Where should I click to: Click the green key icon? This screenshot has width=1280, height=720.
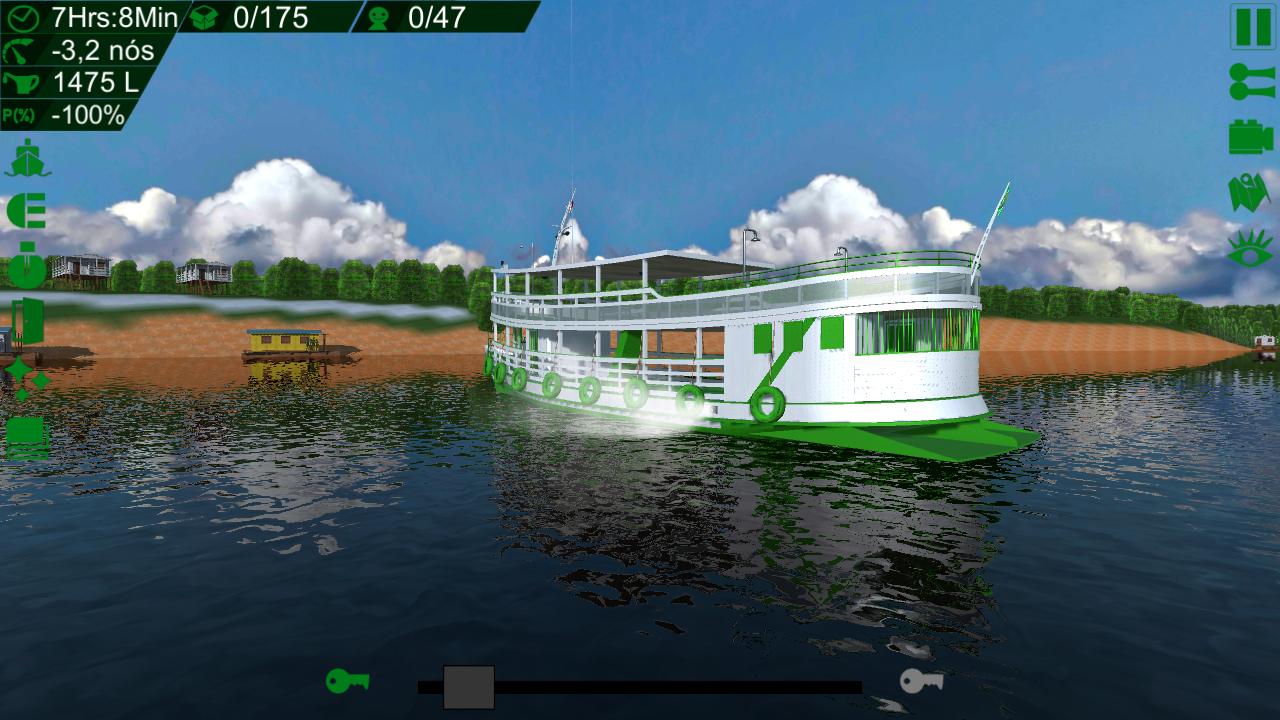(x=347, y=681)
